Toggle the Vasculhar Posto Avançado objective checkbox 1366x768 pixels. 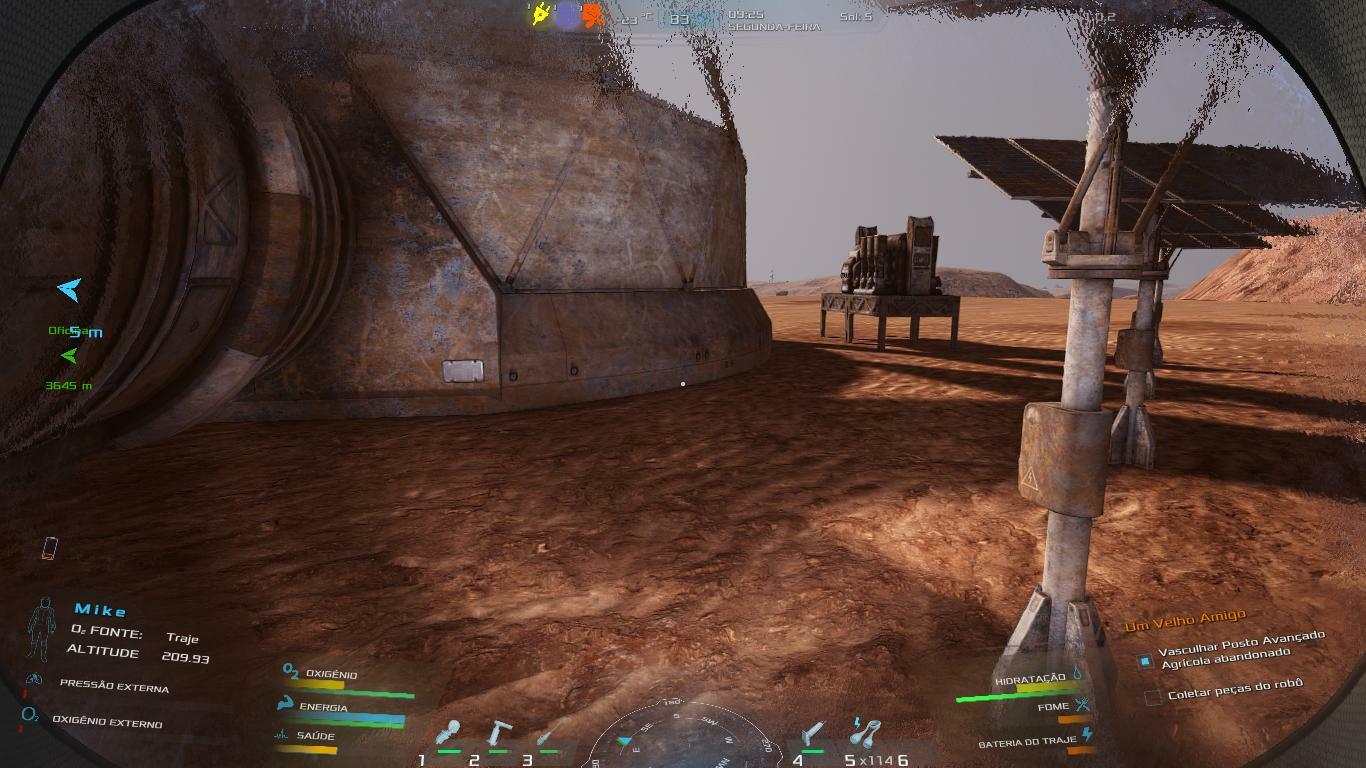click(1145, 661)
